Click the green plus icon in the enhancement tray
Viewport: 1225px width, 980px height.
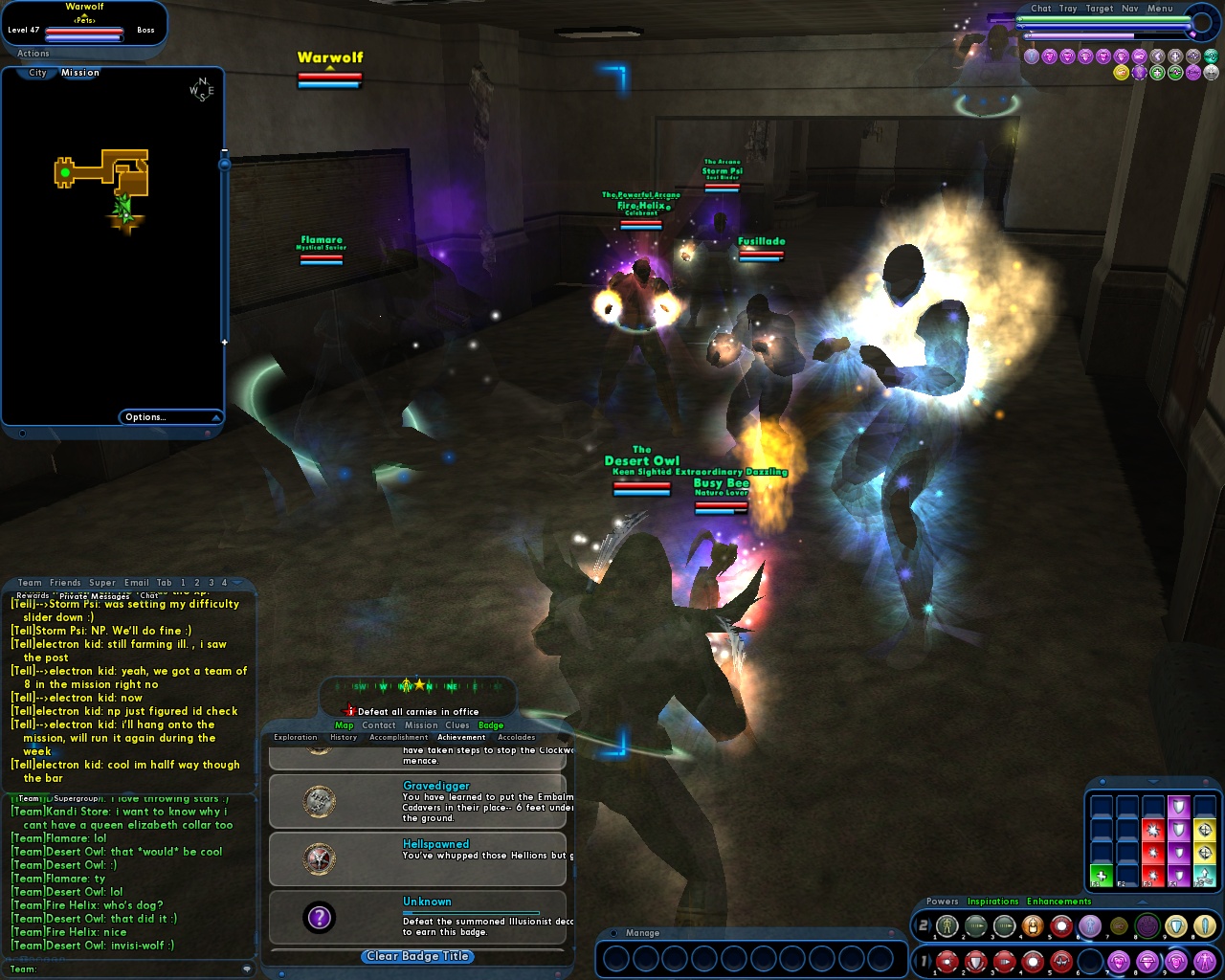(1101, 876)
